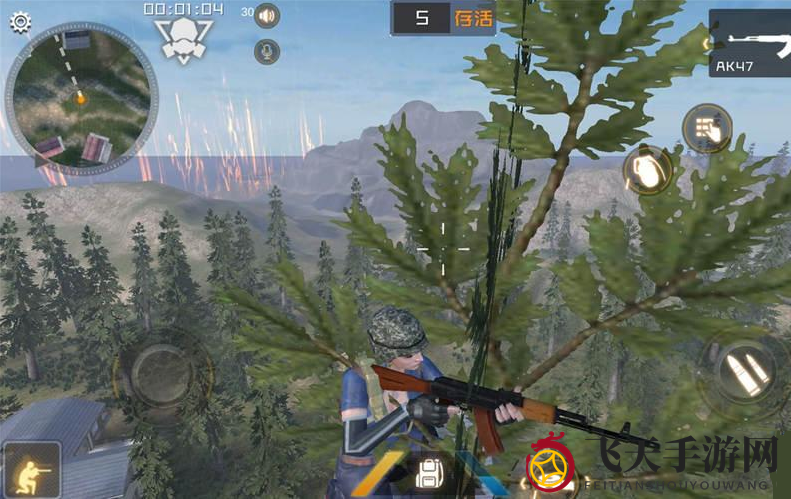791x499 pixels.
Task: Toggle the microphone voice chat icon
Action: [267, 51]
